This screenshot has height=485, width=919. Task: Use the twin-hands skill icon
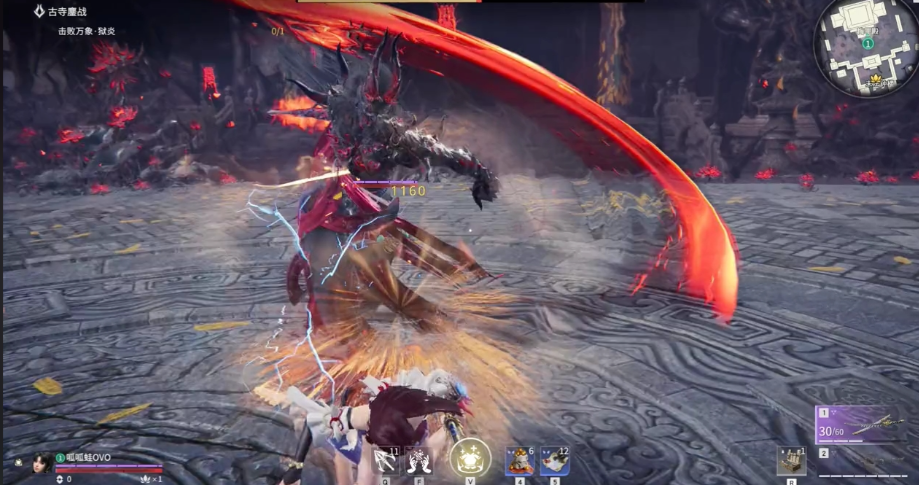419,460
